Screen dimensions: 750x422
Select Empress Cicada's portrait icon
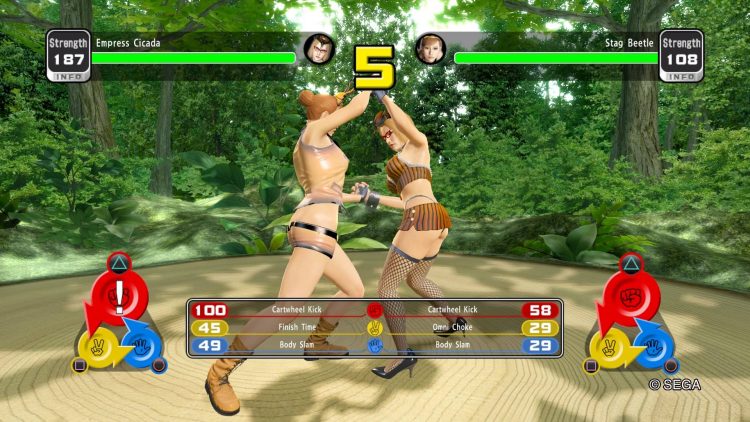(x=319, y=48)
